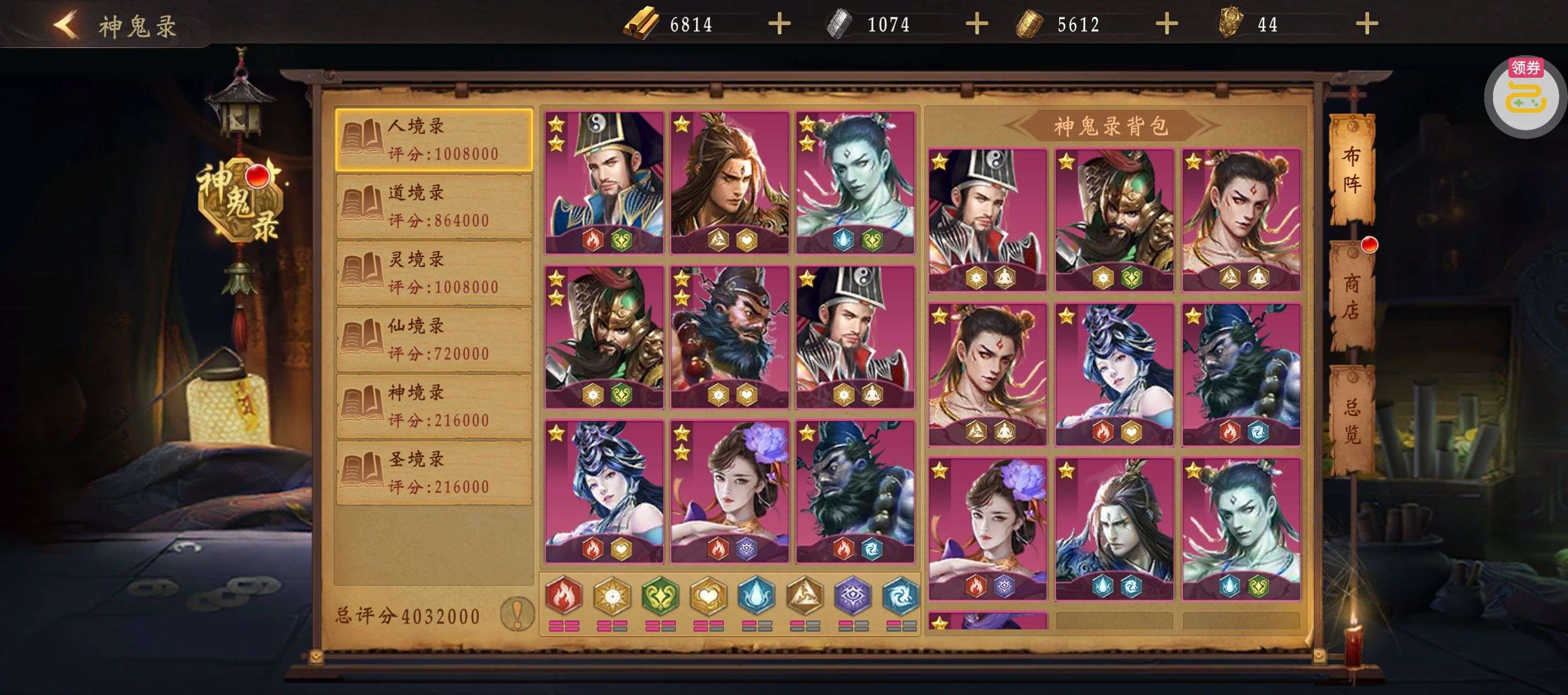
Task: Select the blue water drop hexagon filter
Action: (756, 595)
